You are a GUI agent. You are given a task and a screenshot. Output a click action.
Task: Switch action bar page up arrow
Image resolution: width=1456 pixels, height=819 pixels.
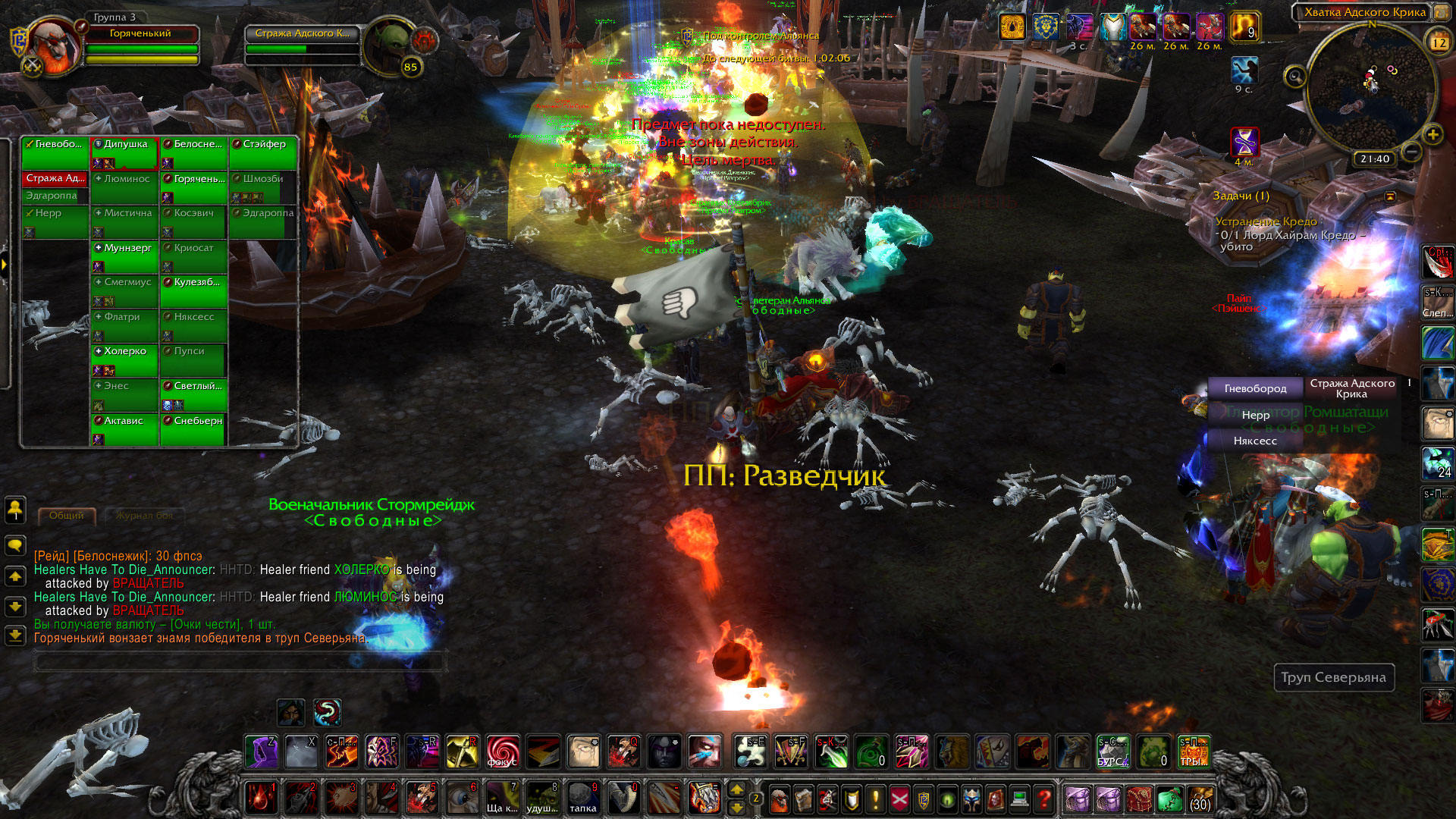pyautogui.click(x=736, y=789)
